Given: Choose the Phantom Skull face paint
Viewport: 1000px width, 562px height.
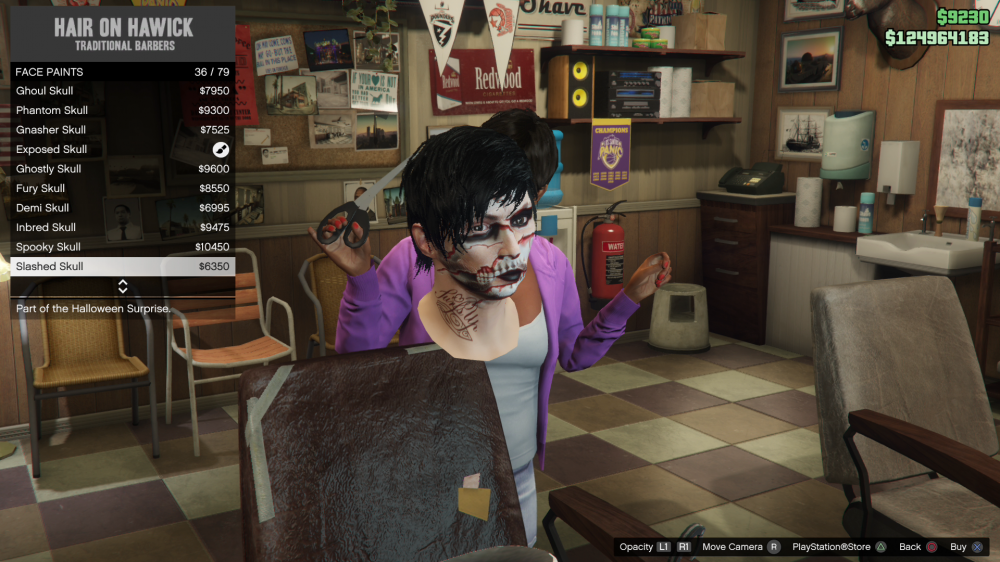Looking at the screenshot, I should tap(122, 110).
